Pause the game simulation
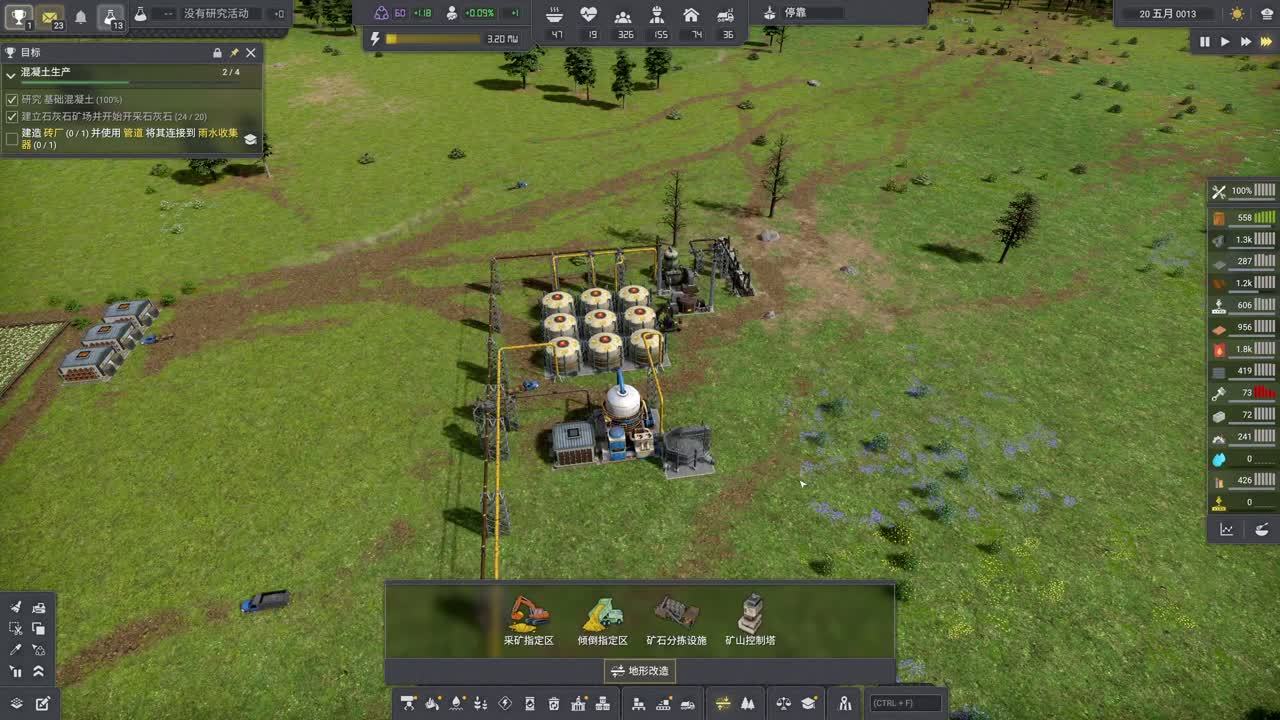Viewport: 1280px width, 720px height. click(x=1204, y=42)
